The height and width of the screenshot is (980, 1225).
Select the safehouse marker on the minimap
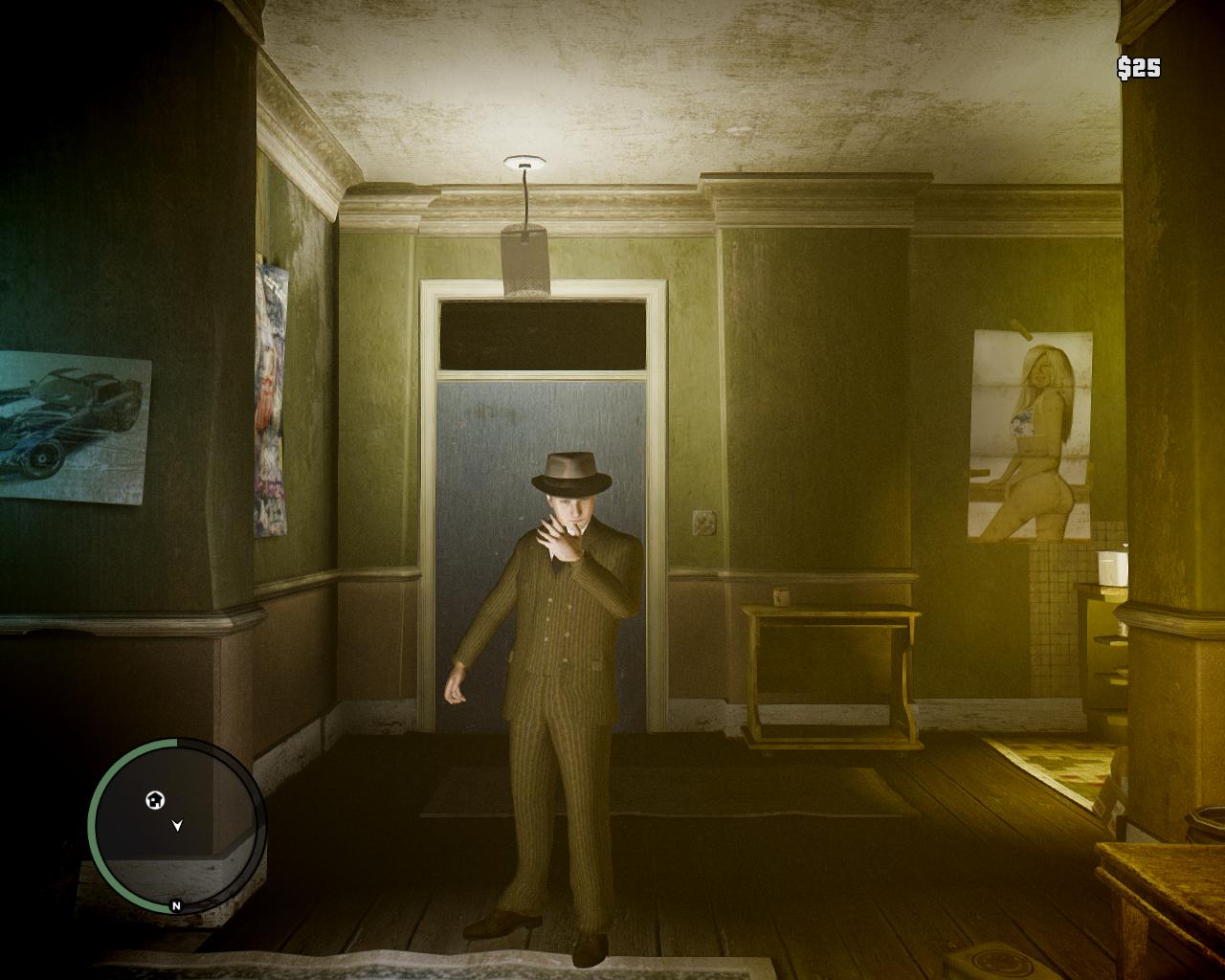click(155, 800)
